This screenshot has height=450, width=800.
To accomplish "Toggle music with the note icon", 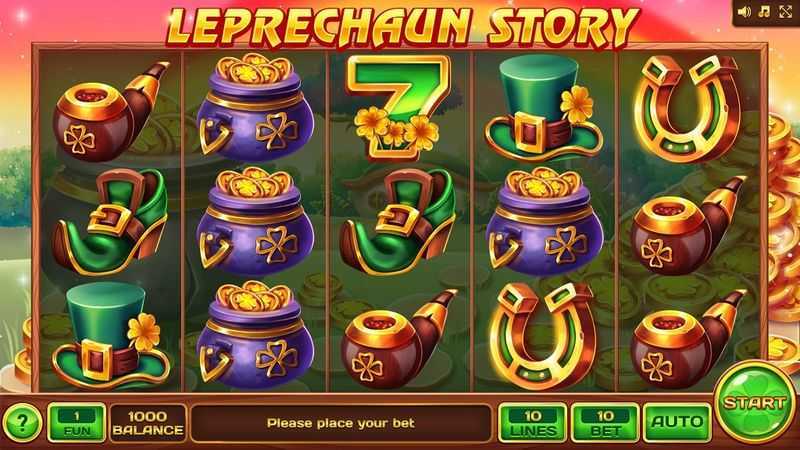I will [764, 12].
